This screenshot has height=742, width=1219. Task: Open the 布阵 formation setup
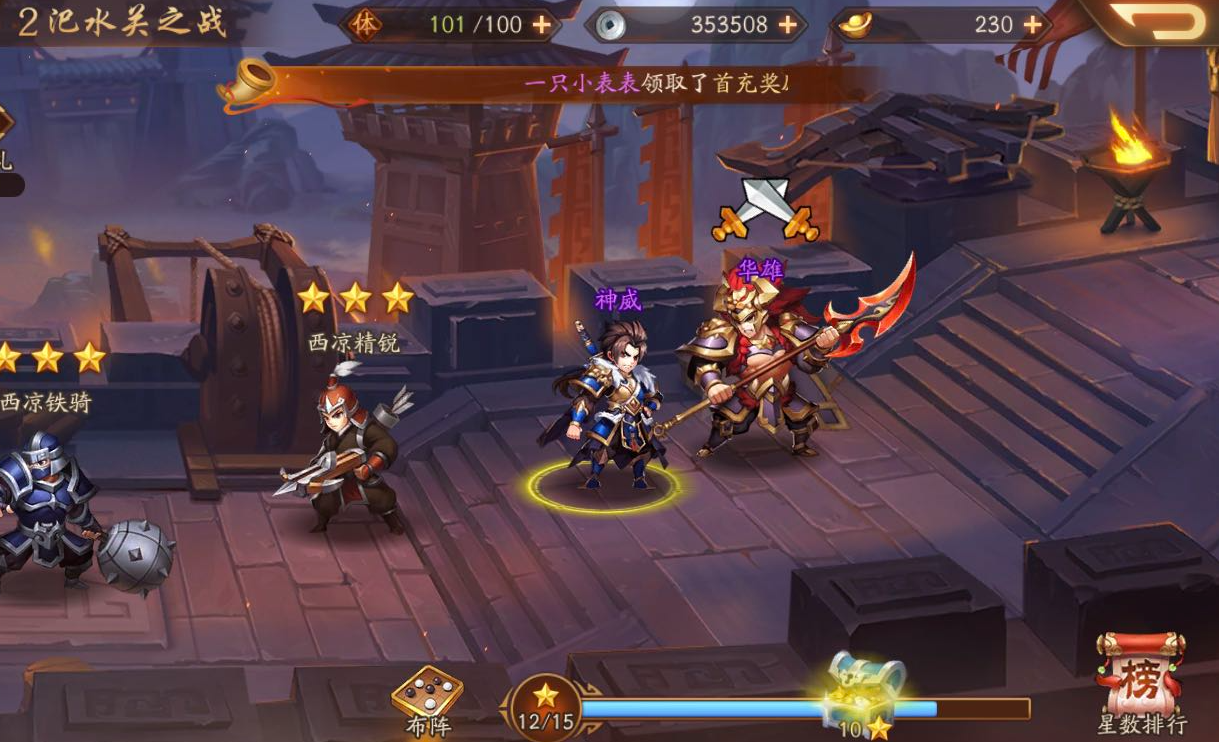coord(427,697)
